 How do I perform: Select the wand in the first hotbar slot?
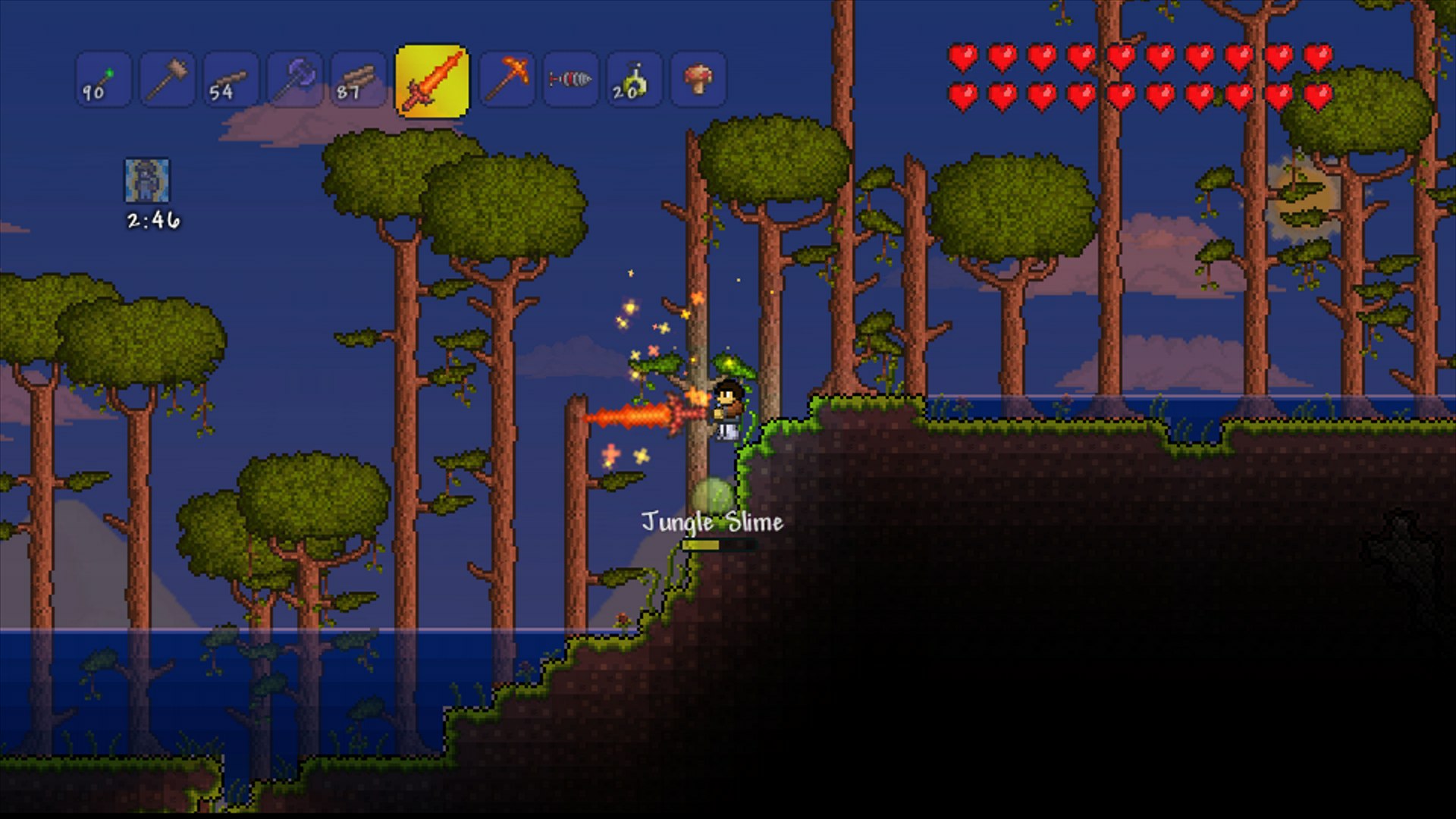(103, 78)
